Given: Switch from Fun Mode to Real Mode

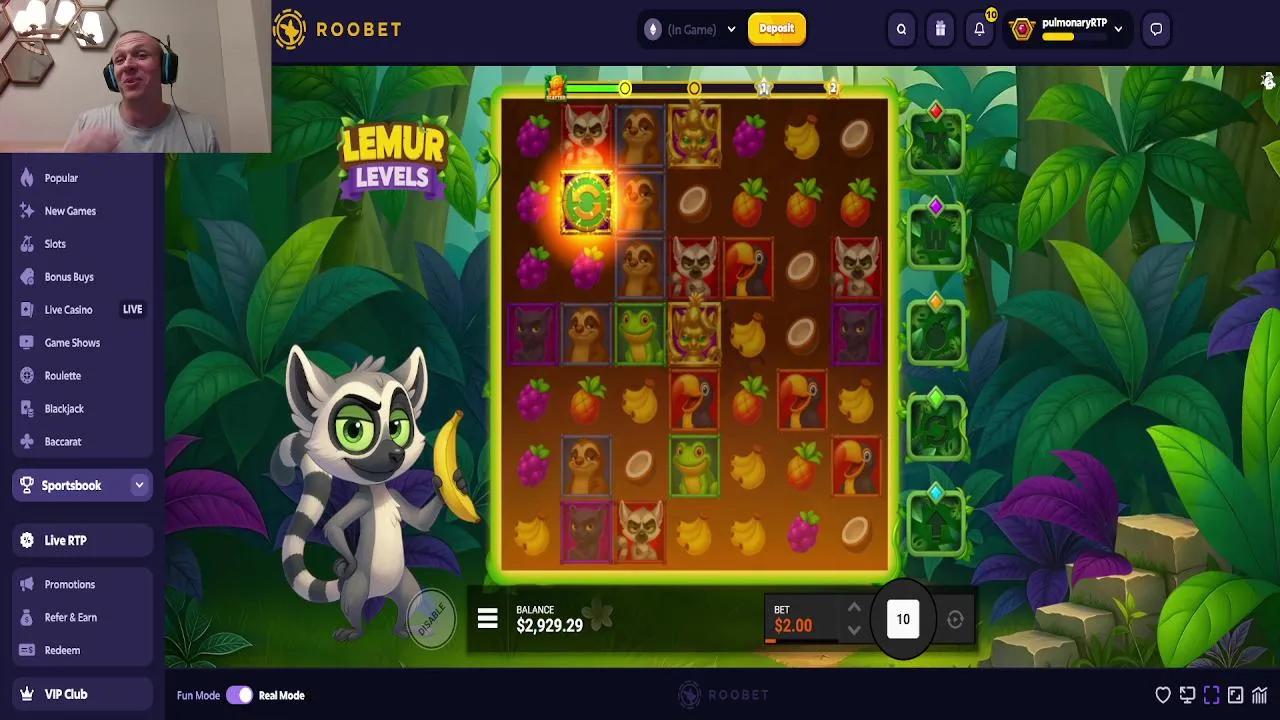Looking at the screenshot, I should click(240, 694).
